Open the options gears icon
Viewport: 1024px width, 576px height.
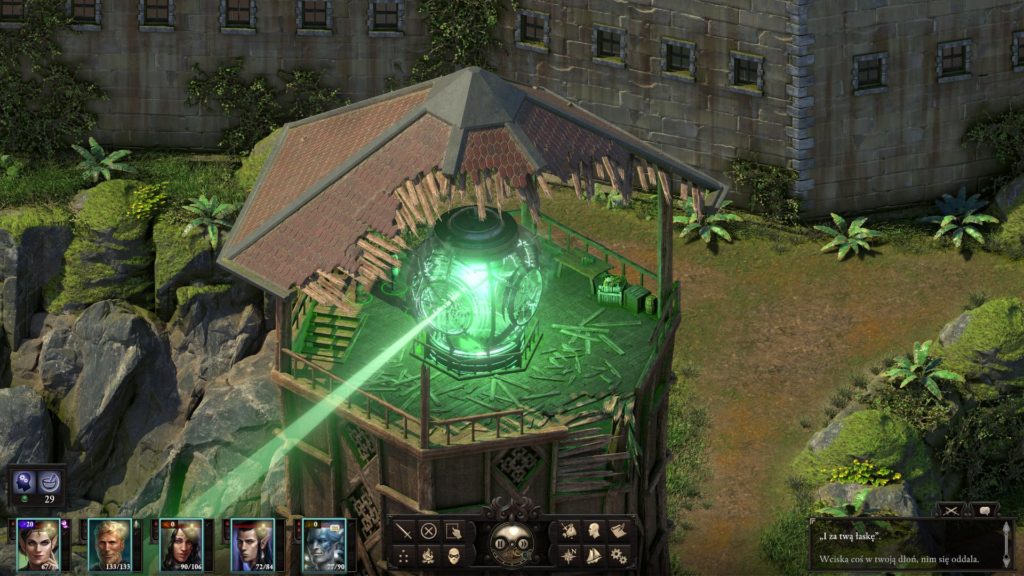click(x=618, y=554)
